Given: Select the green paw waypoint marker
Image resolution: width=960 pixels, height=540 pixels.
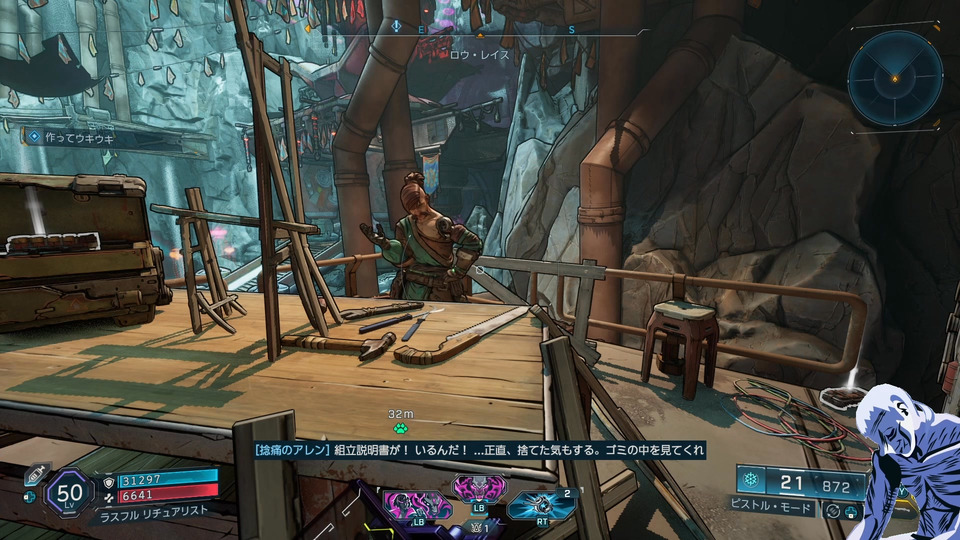Looking at the screenshot, I should pyautogui.click(x=401, y=427).
